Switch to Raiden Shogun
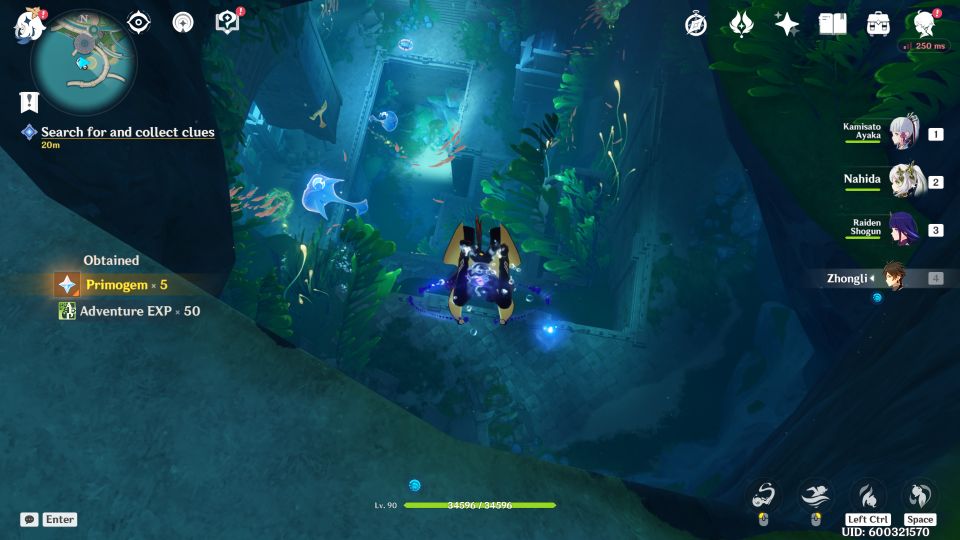960x540 pixels. [903, 229]
